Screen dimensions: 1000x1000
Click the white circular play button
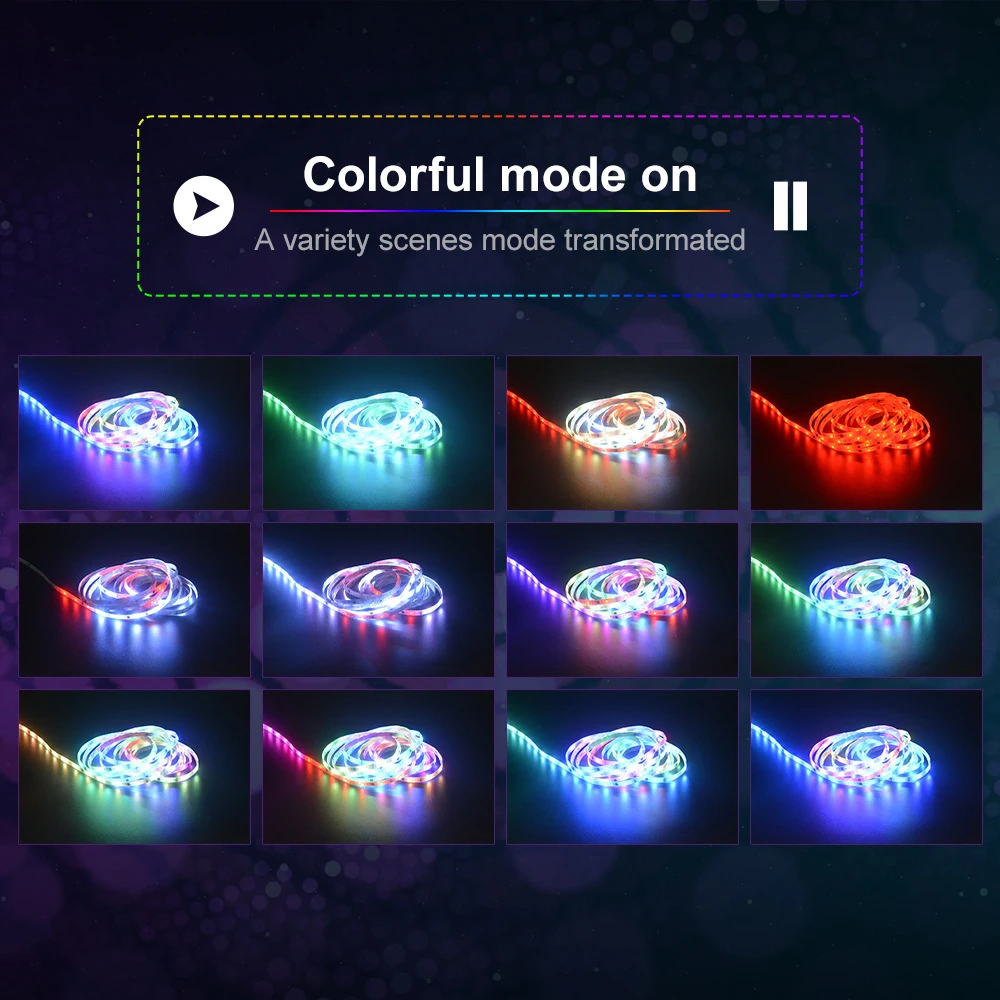tap(203, 206)
